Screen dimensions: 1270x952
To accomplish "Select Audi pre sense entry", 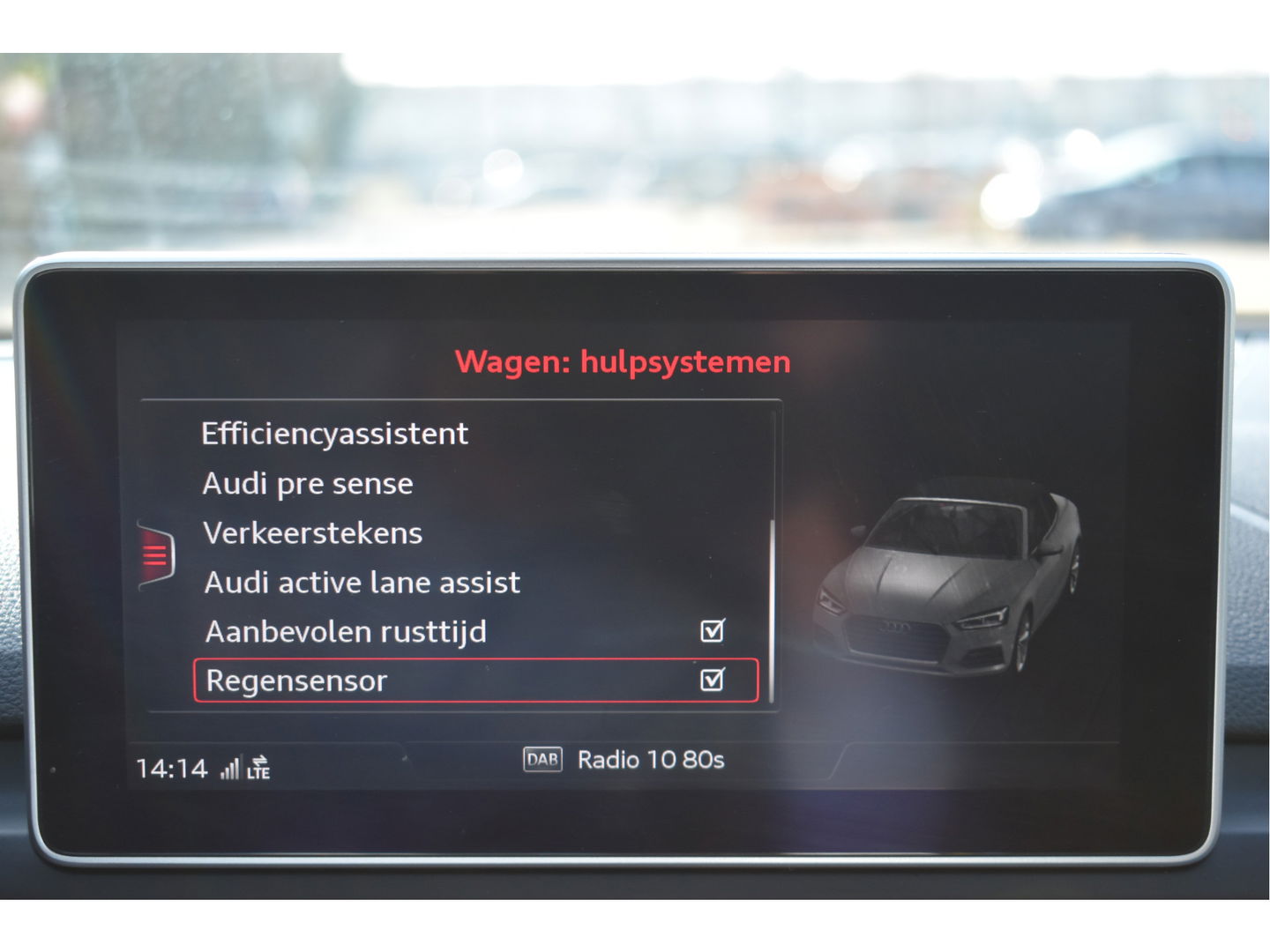I will (308, 483).
